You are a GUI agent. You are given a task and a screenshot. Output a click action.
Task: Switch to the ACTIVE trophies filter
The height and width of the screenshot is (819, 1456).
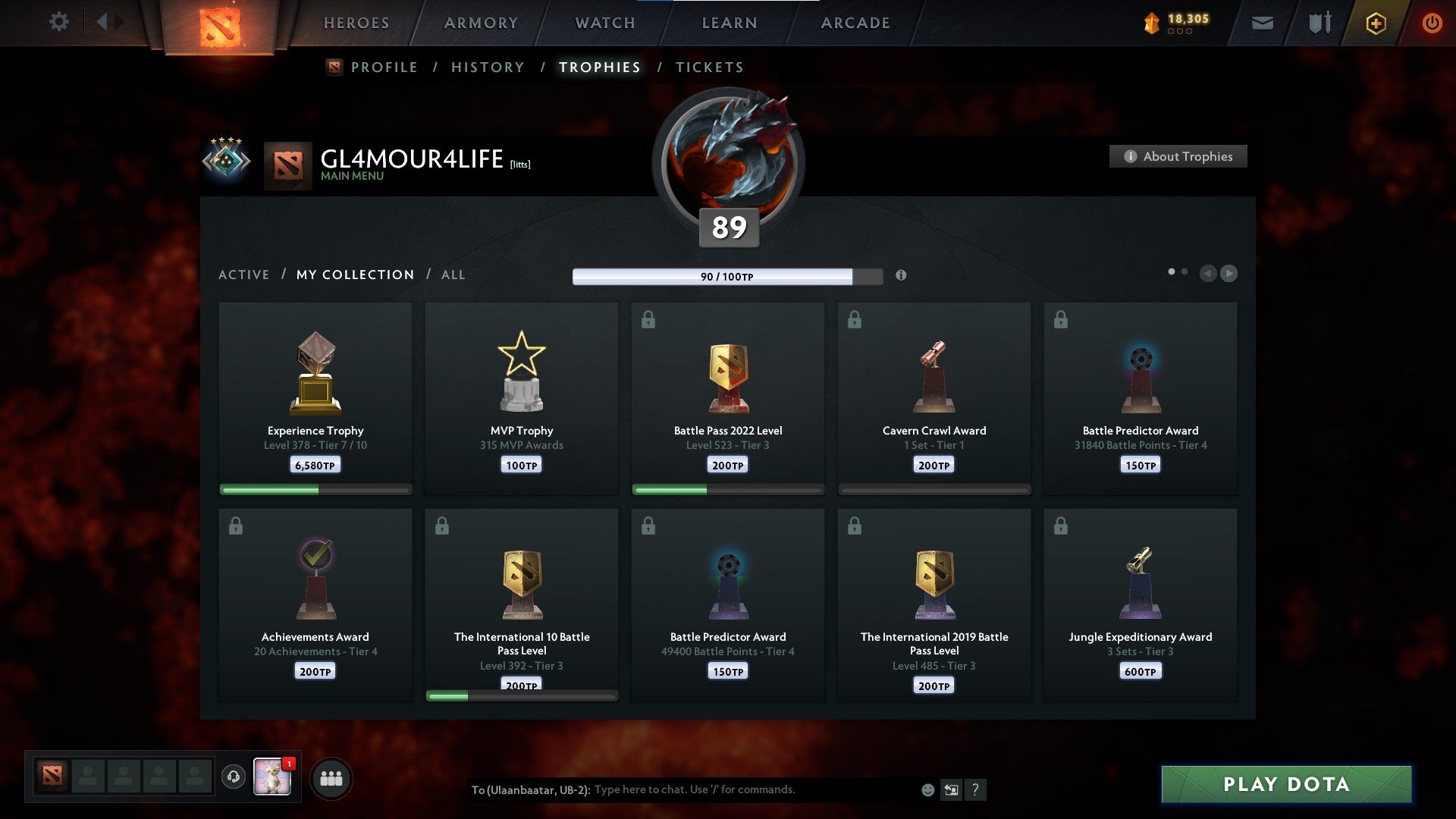244,275
